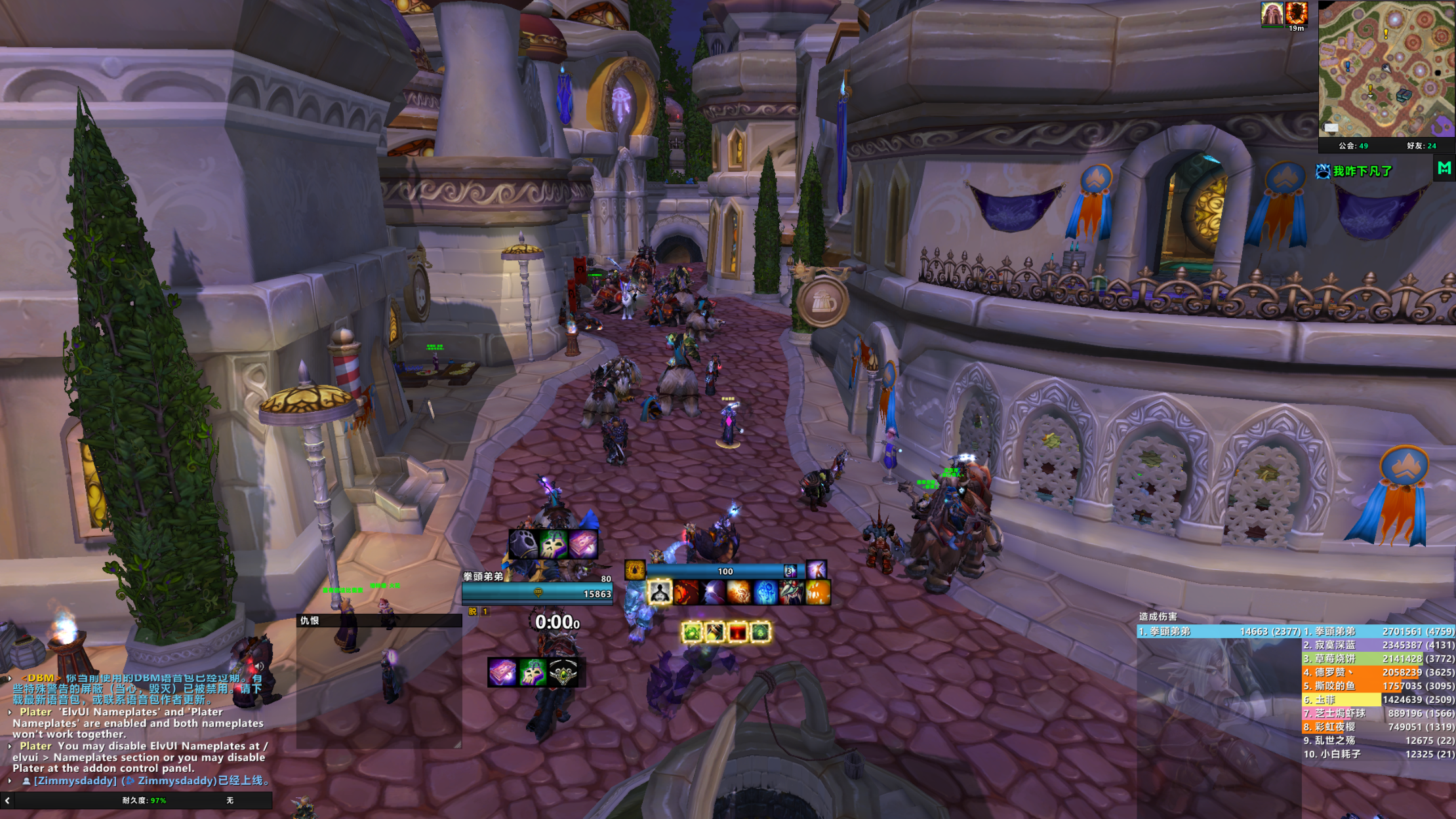
Task: Click the glowing red pillar proc icon
Action: pyautogui.click(x=737, y=632)
